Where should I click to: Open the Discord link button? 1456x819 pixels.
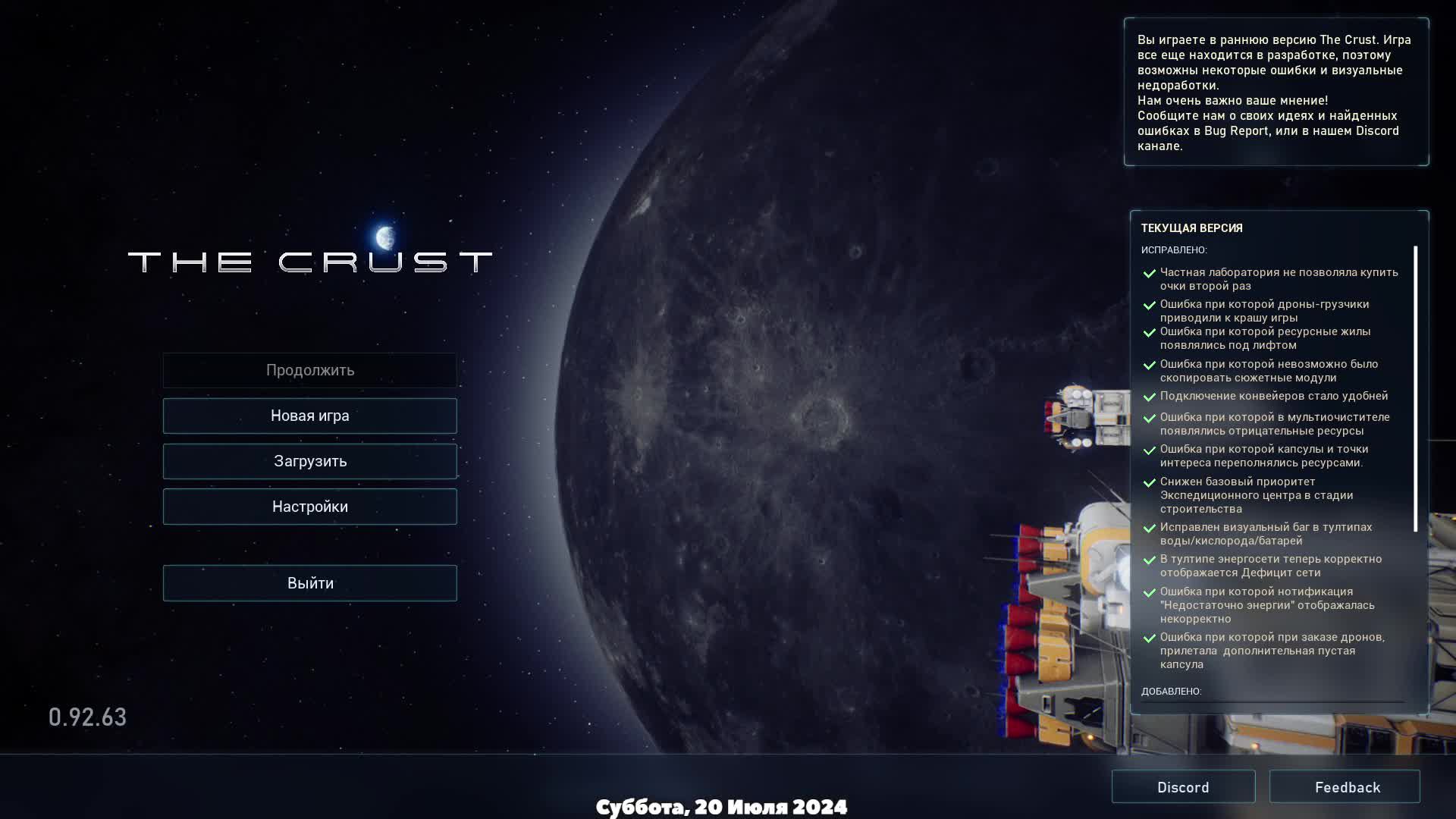1183,787
